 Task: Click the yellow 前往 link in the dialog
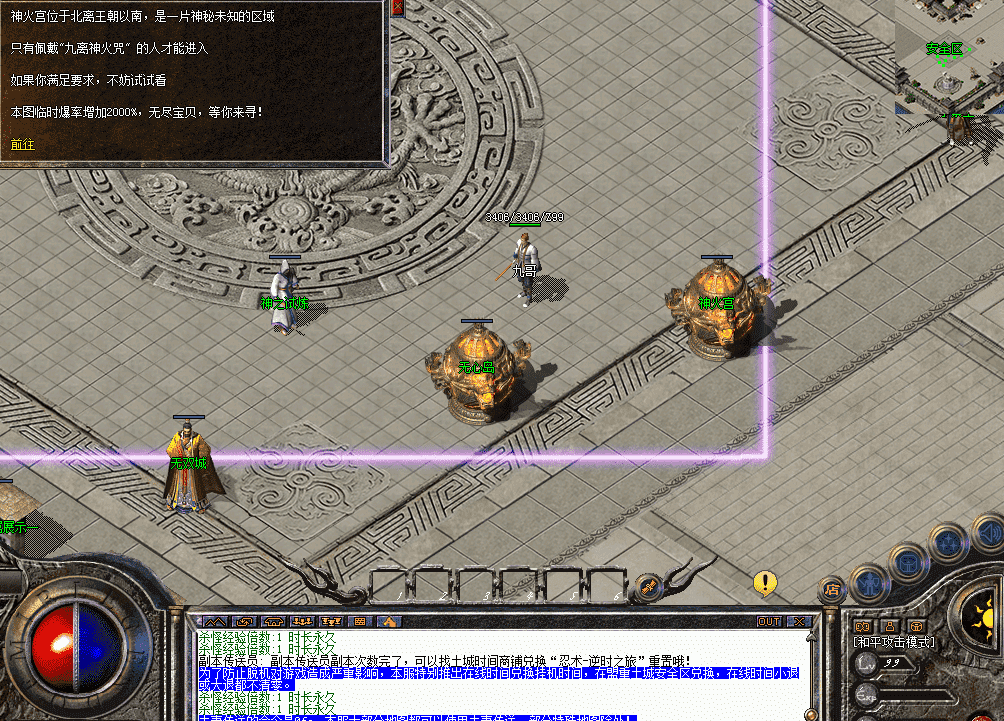22,144
